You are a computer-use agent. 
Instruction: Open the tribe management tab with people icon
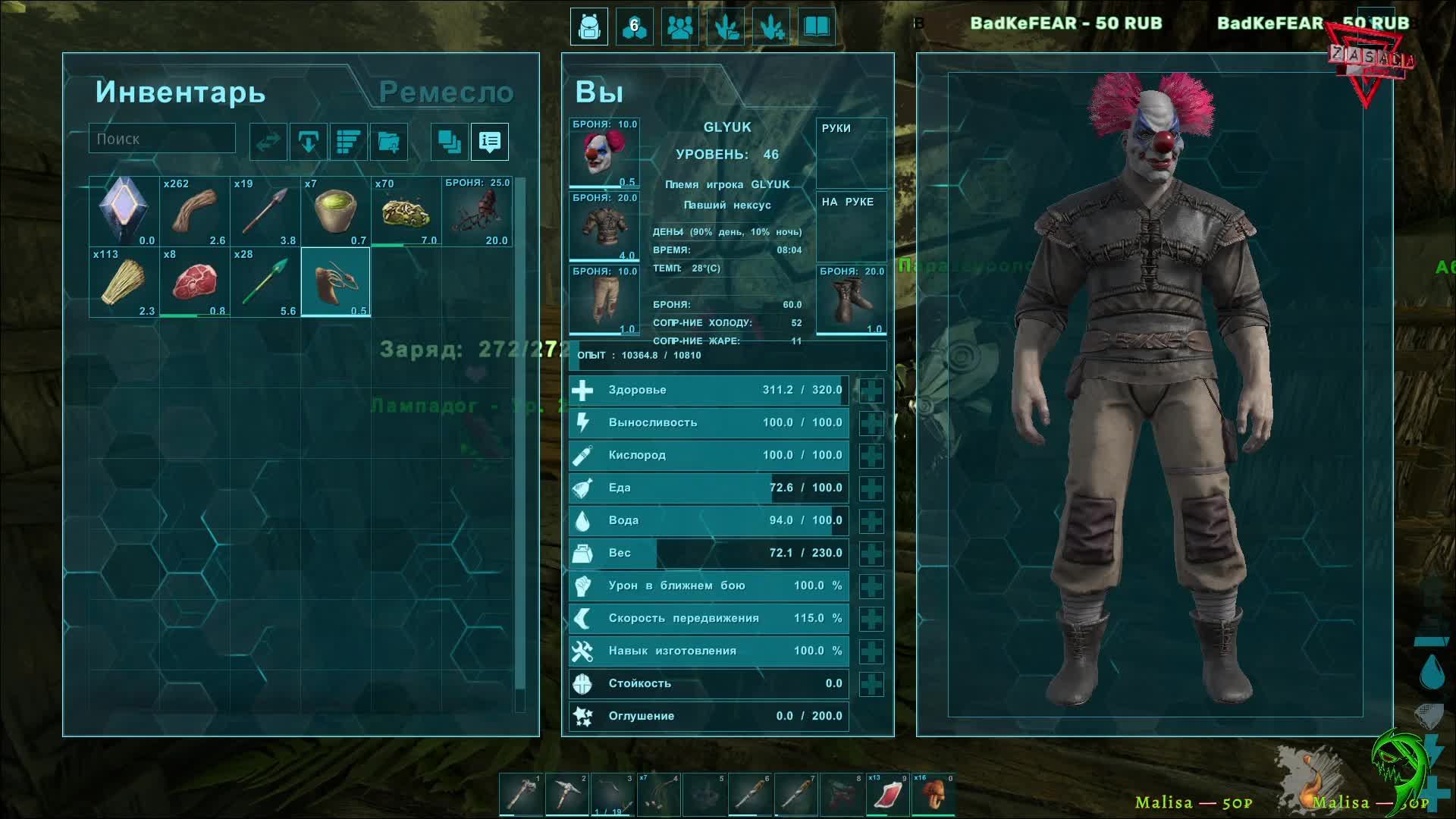point(679,27)
